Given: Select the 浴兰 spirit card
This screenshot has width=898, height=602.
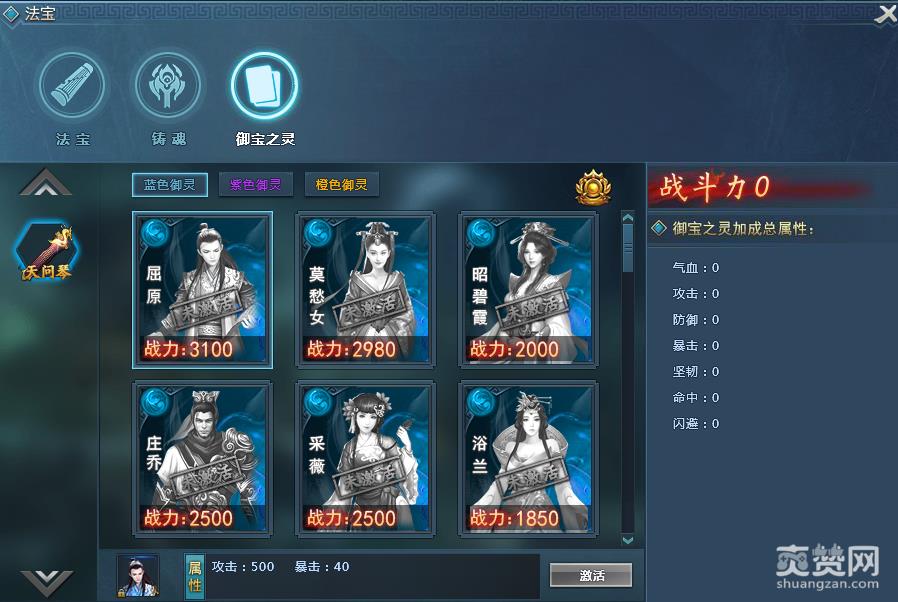Looking at the screenshot, I should (x=528, y=456).
